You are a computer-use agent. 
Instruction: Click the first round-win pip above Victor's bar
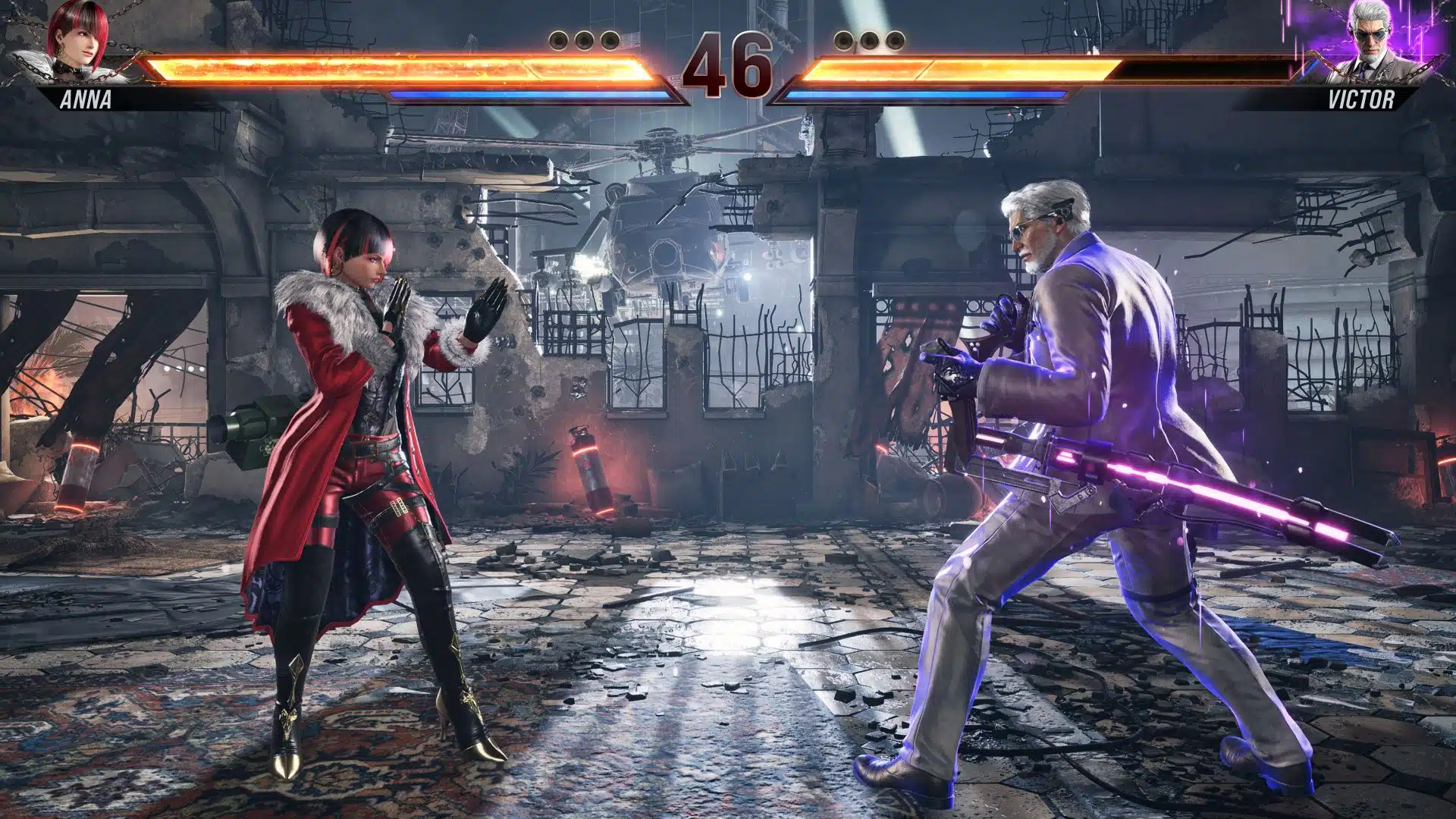coord(844,41)
